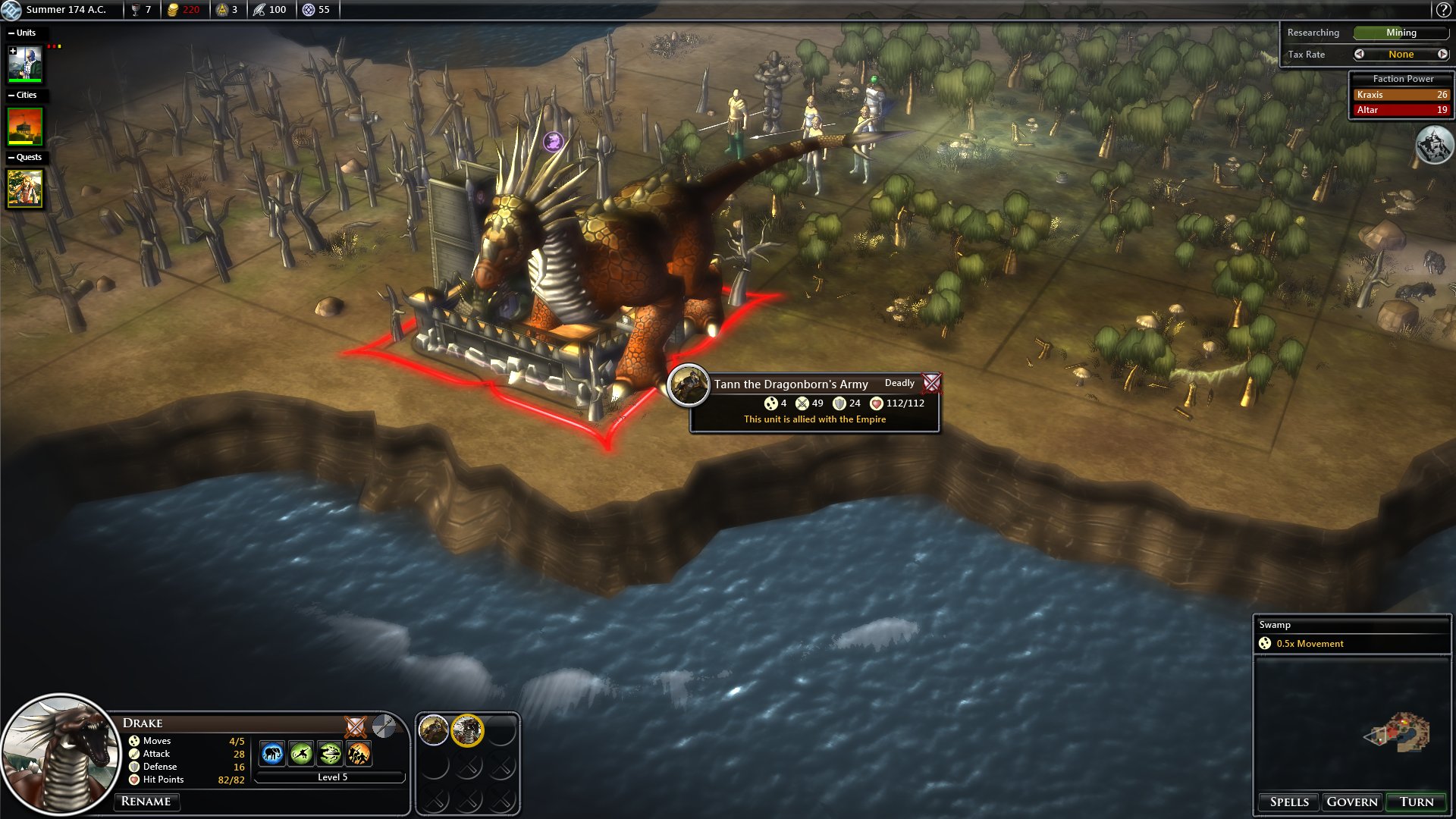The image size is (1456, 819).
Task: Click the crossed swords icon beside Drake's name
Action: (355, 726)
